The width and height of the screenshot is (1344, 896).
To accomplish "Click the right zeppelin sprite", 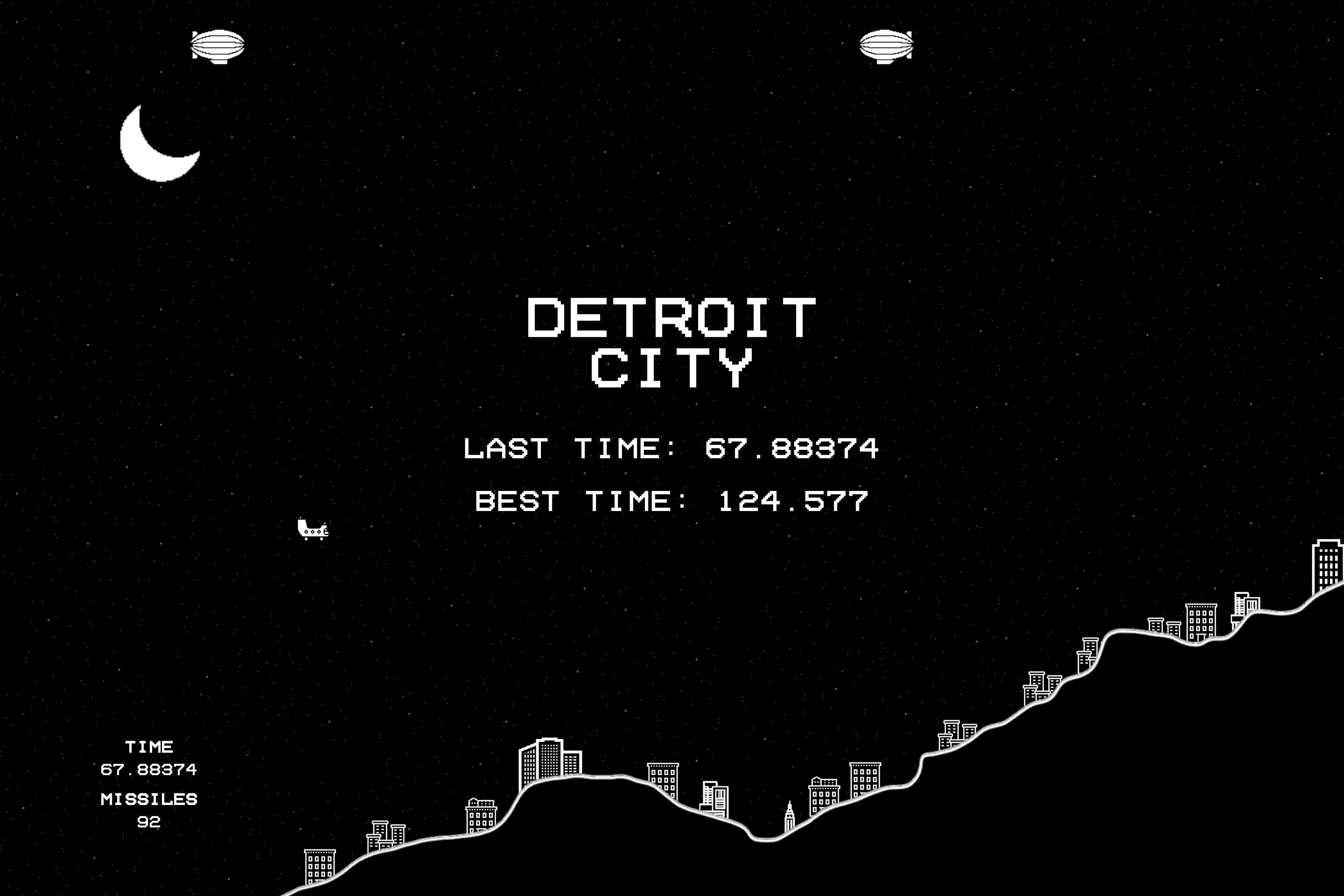I will [886, 46].
